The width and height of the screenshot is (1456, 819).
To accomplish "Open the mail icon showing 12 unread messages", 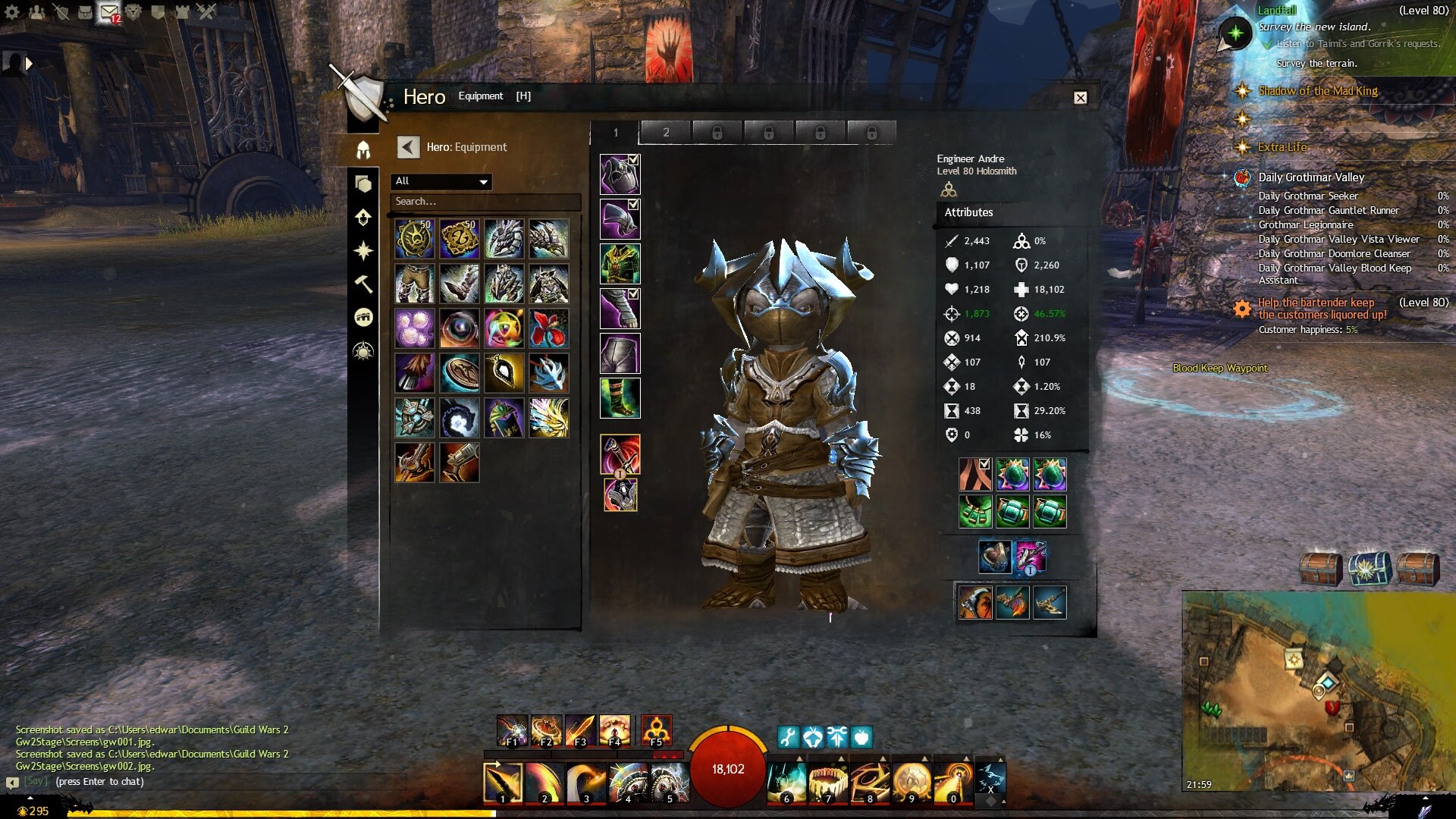I will [108, 11].
